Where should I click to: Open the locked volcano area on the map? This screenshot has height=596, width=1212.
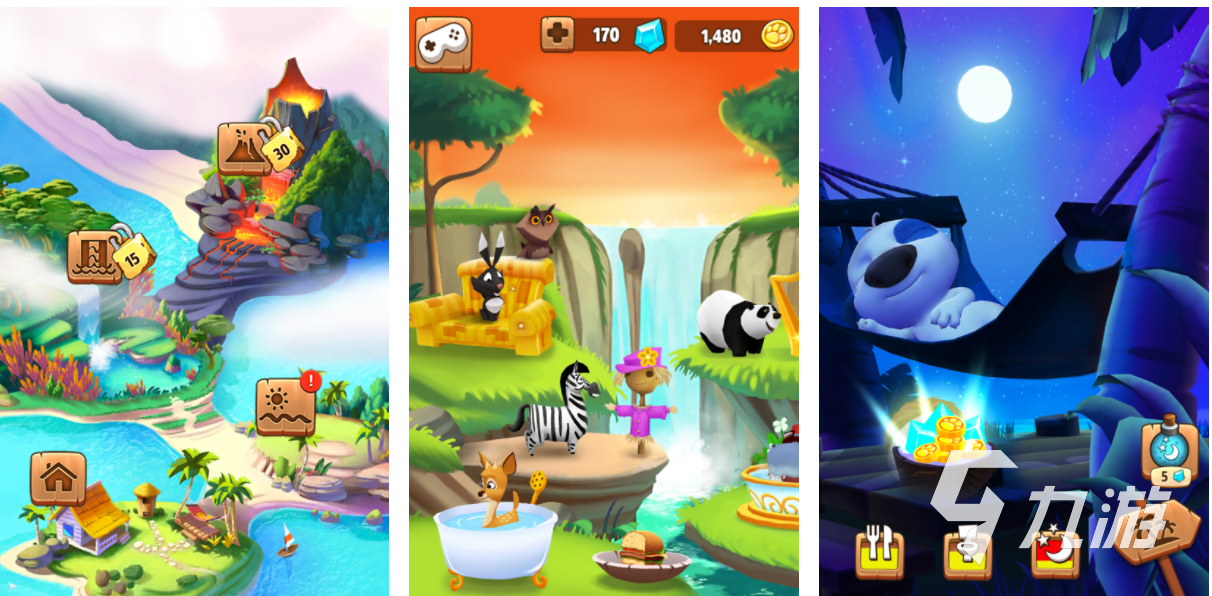tap(245, 150)
